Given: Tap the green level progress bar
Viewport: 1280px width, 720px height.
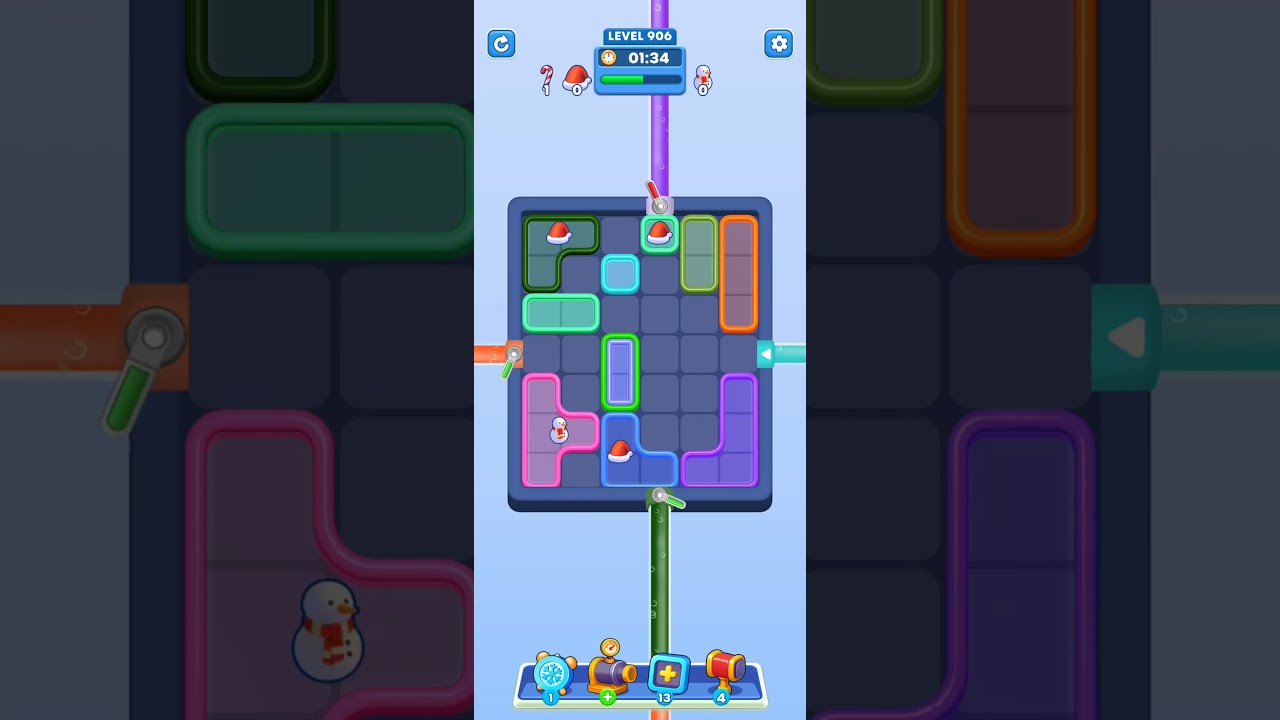Looking at the screenshot, I should [639, 79].
